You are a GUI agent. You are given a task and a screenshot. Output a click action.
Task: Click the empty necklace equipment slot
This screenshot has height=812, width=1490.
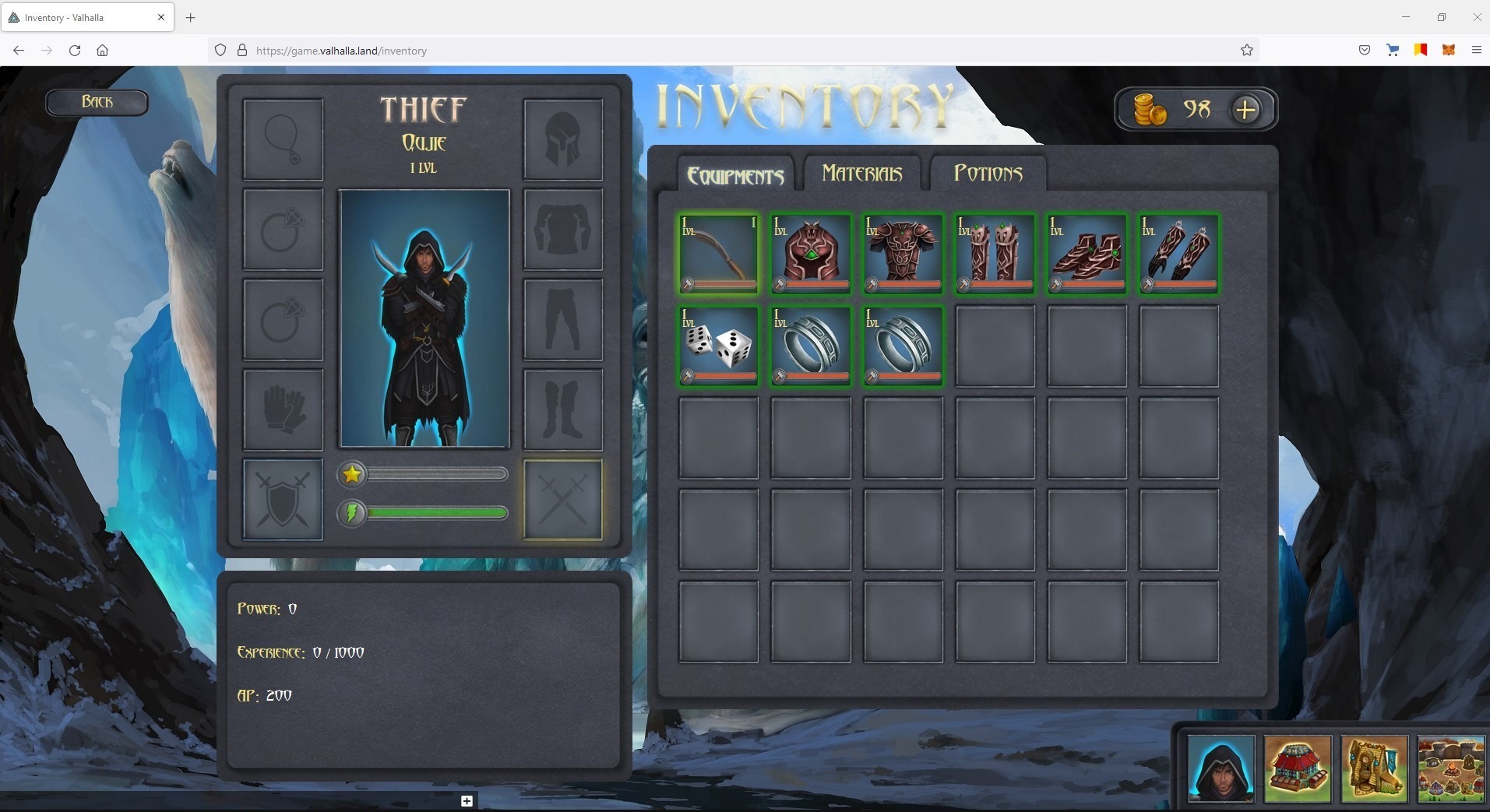pyautogui.click(x=283, y=140)
